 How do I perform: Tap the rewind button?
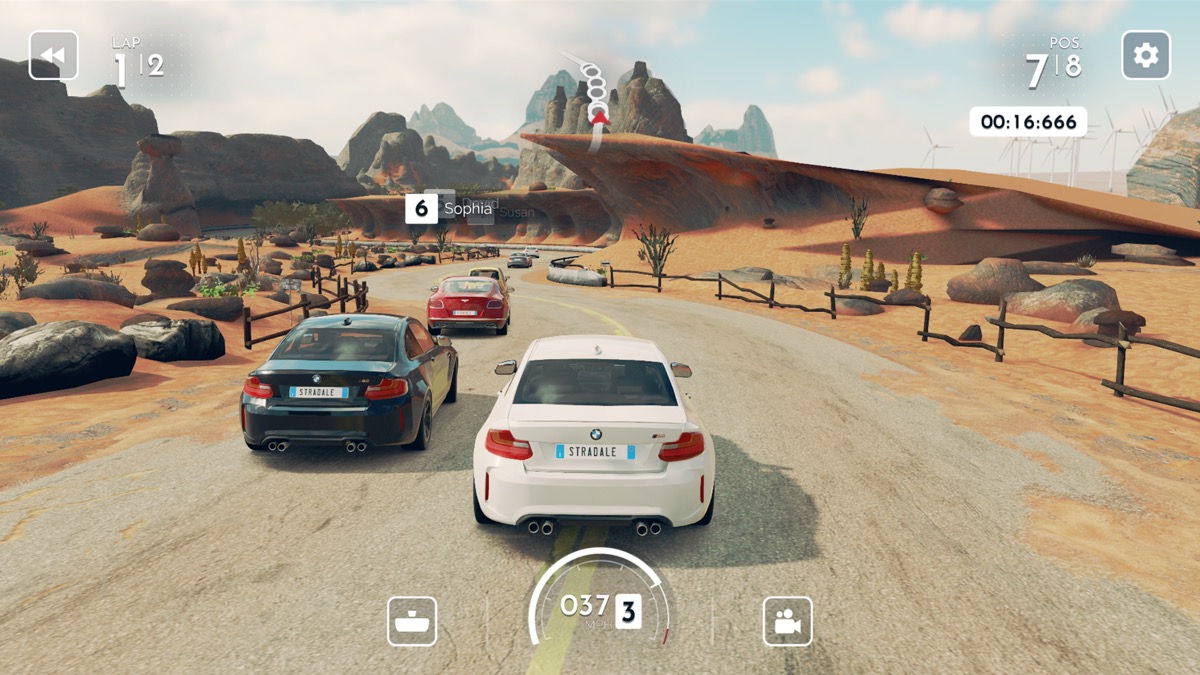[53, 56]
